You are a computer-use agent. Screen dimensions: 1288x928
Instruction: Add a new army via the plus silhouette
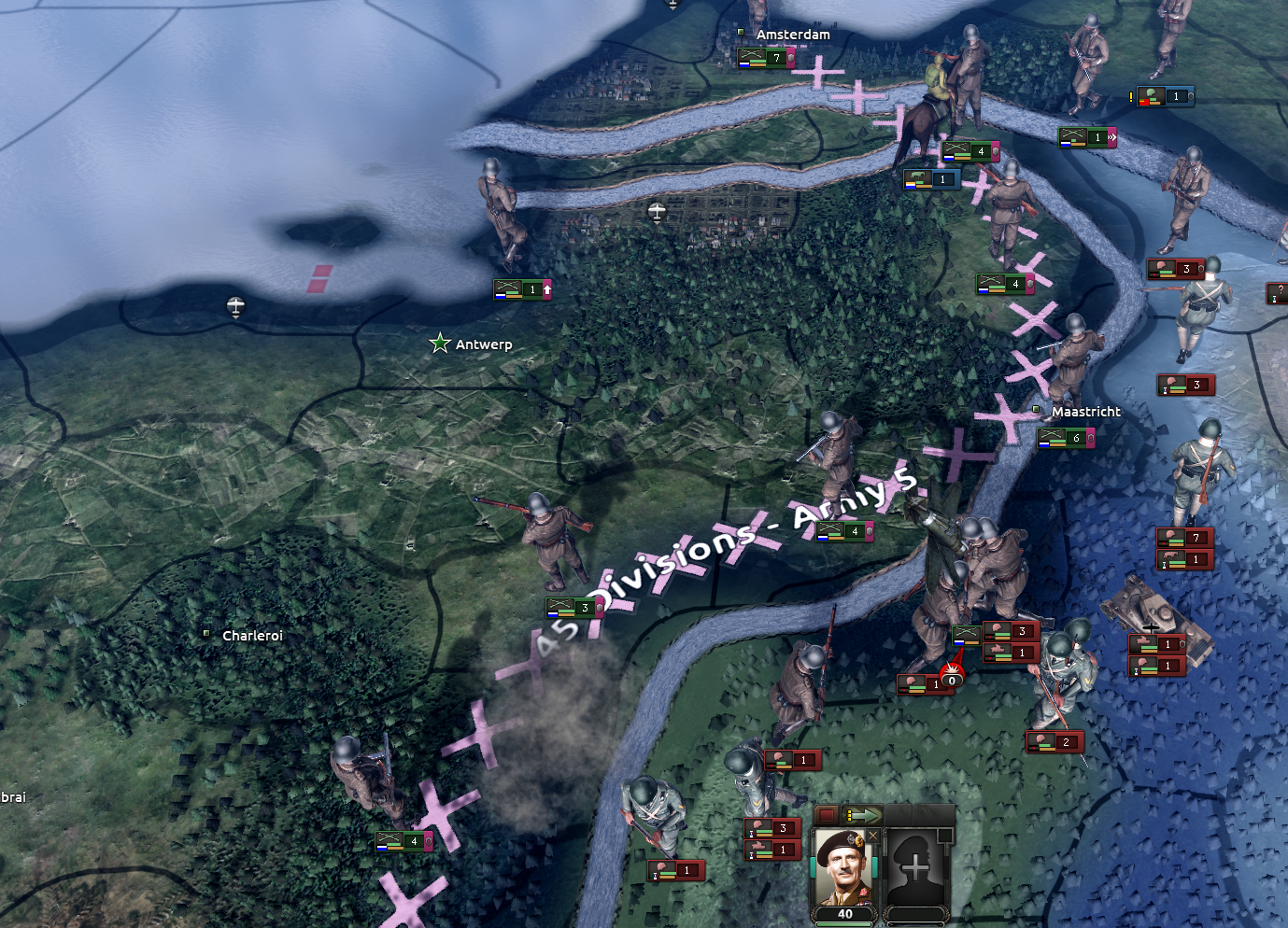tap(916, 869)
